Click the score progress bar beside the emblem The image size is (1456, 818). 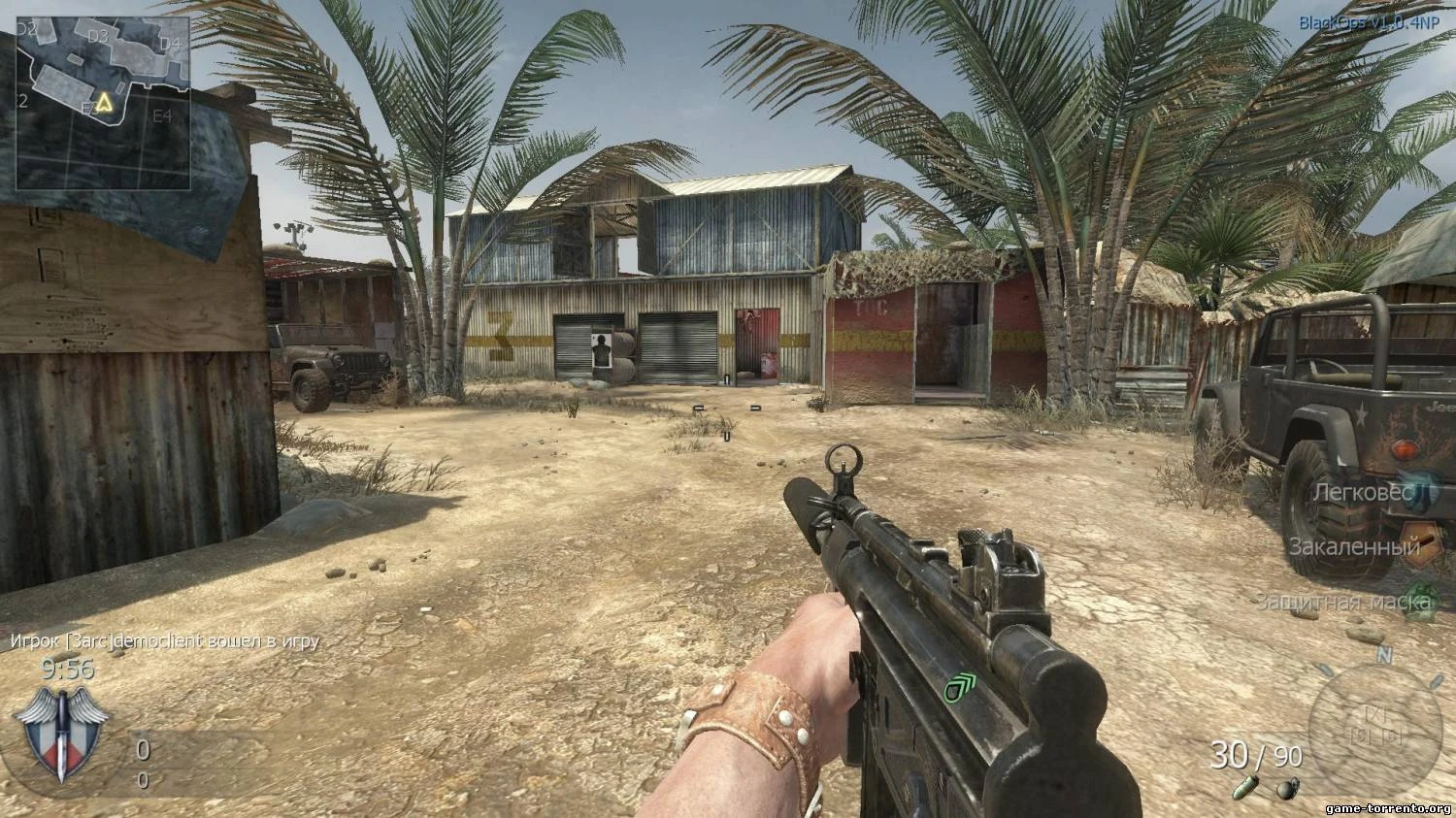[x=189, y=749]
